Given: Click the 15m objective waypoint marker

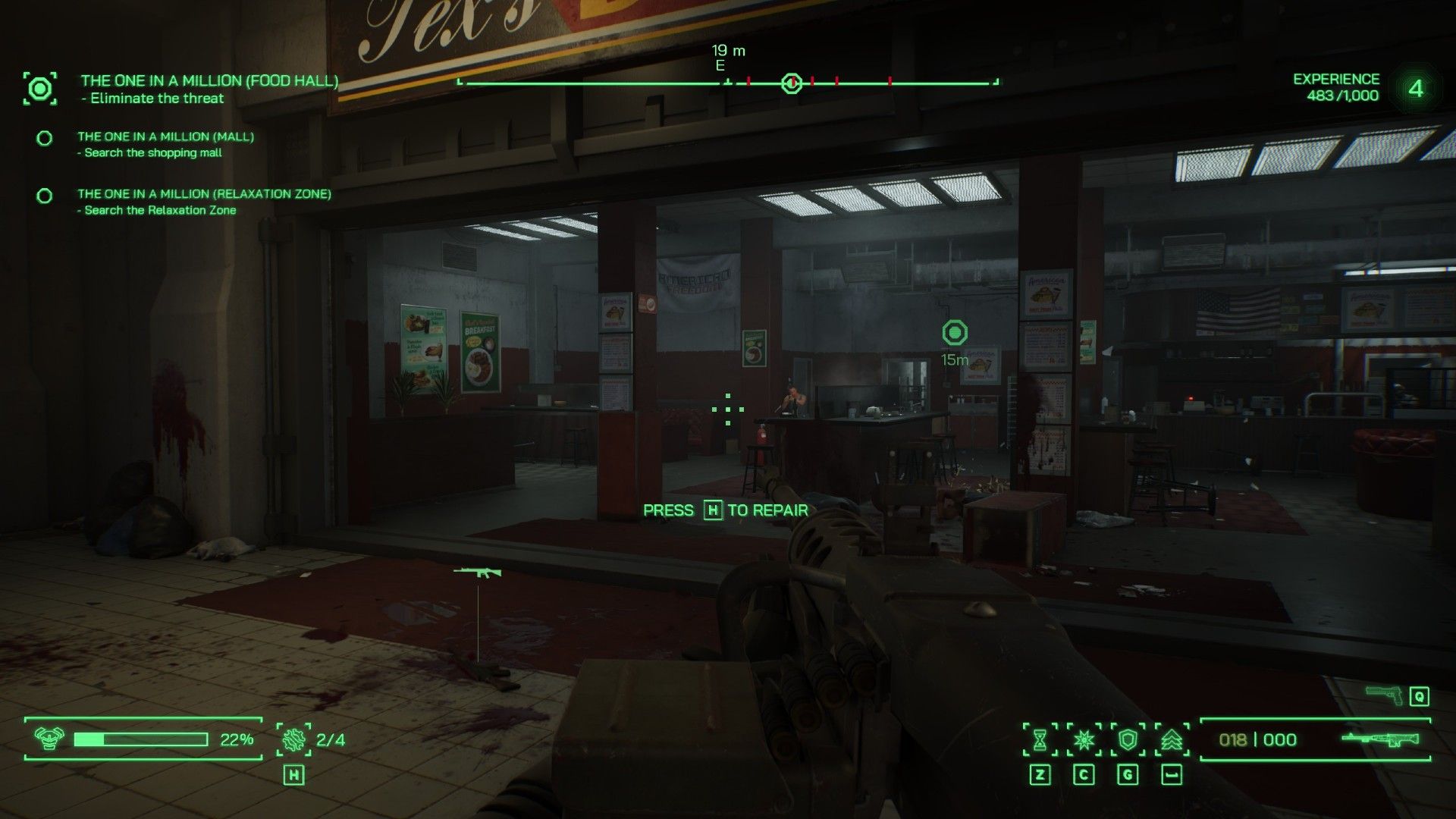Looking at the screenshot, I should 955,333.
